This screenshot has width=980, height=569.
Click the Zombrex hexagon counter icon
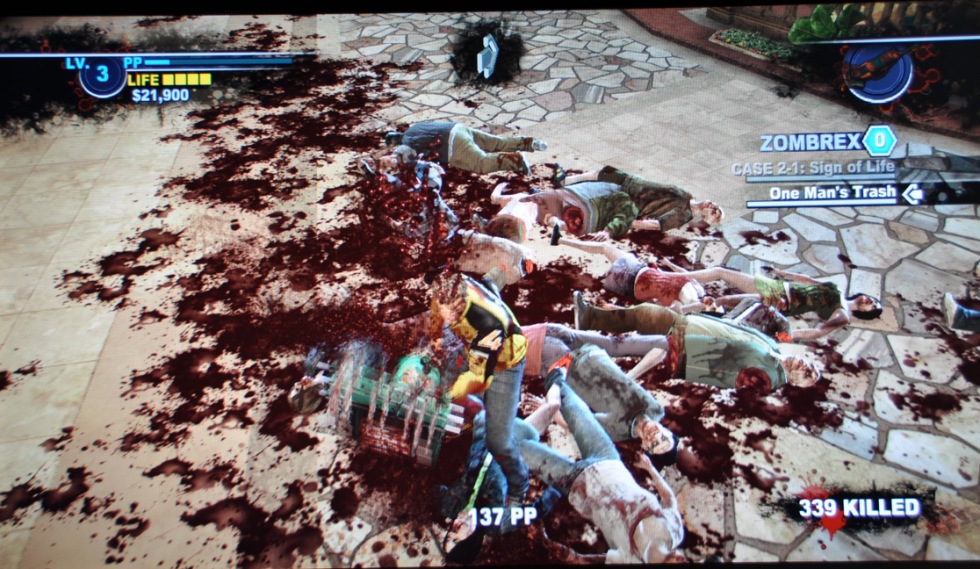click(x=879, y=141)
